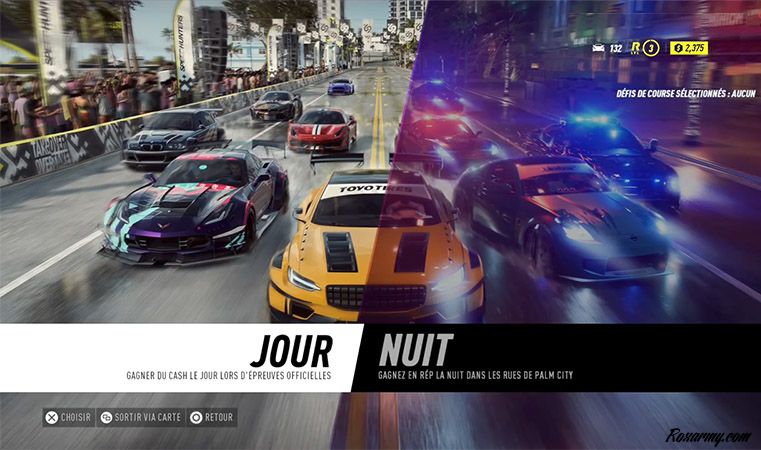Image resolution: width=761 pixels, height=450 pixels.
Task: Choose the NUIT night racing option
Action: (x=416, y=351)
